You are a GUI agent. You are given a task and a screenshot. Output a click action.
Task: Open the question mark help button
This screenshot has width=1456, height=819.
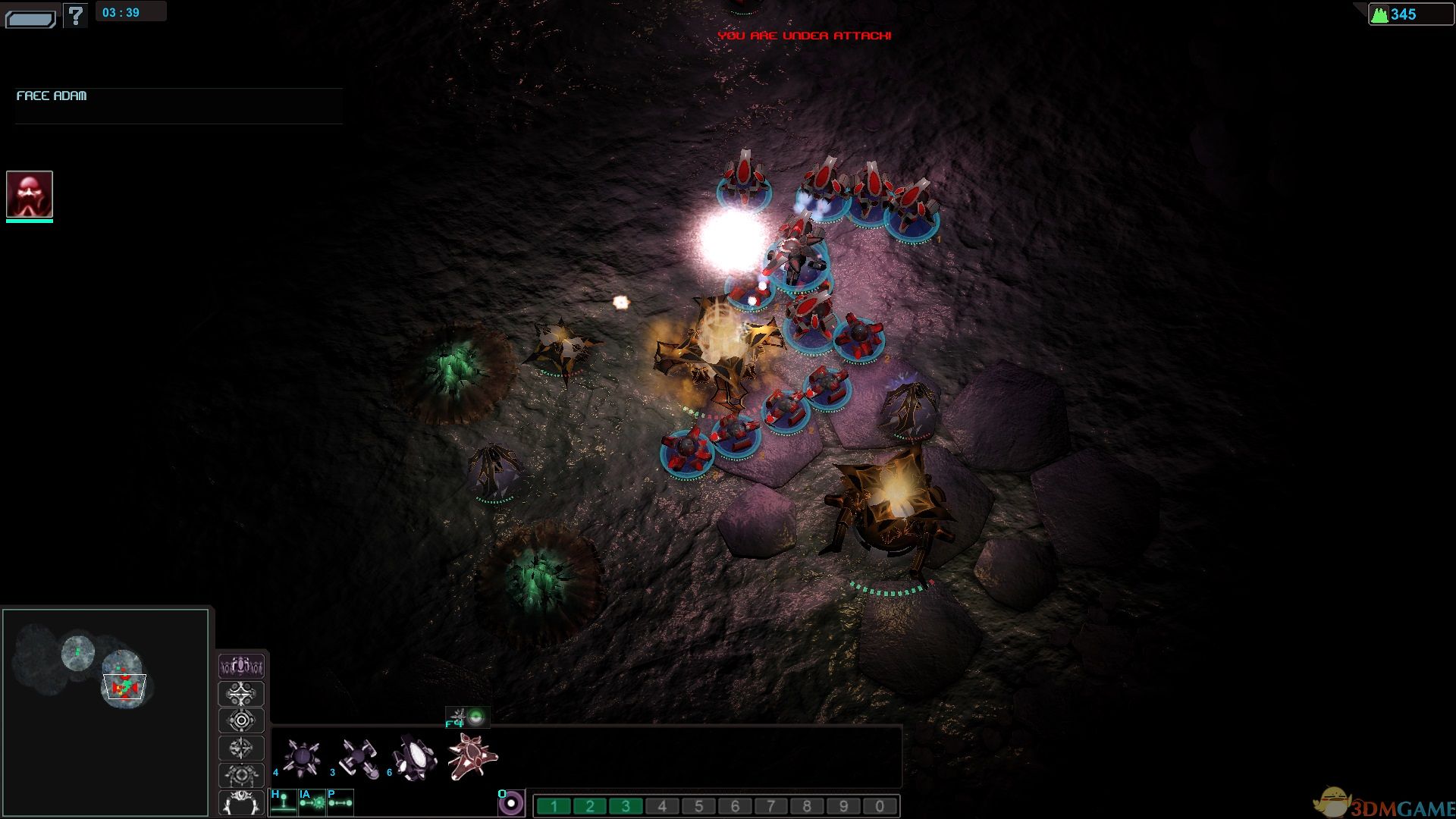[75, 15]
